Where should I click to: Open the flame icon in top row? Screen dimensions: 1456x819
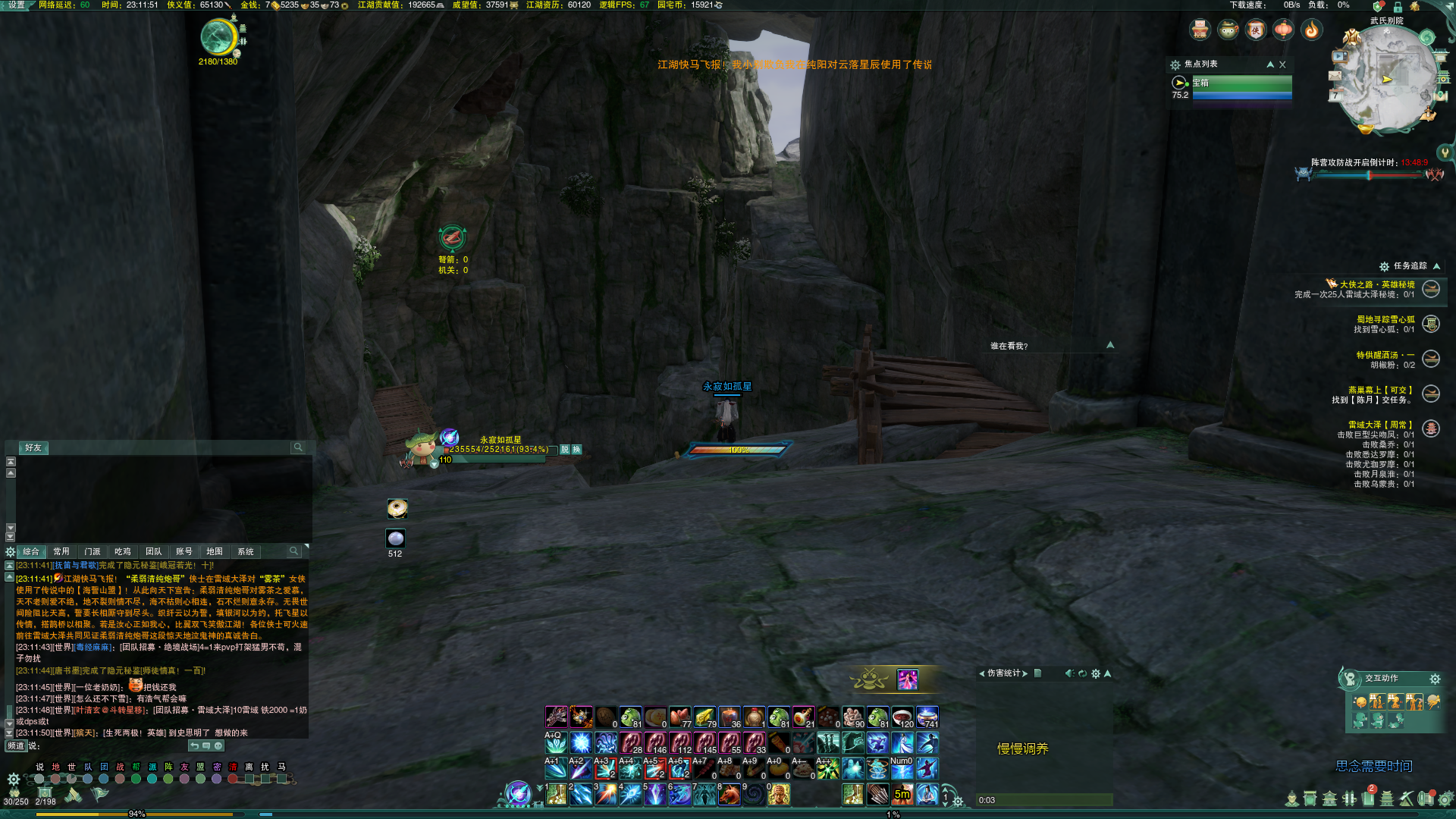point(1311,30)
